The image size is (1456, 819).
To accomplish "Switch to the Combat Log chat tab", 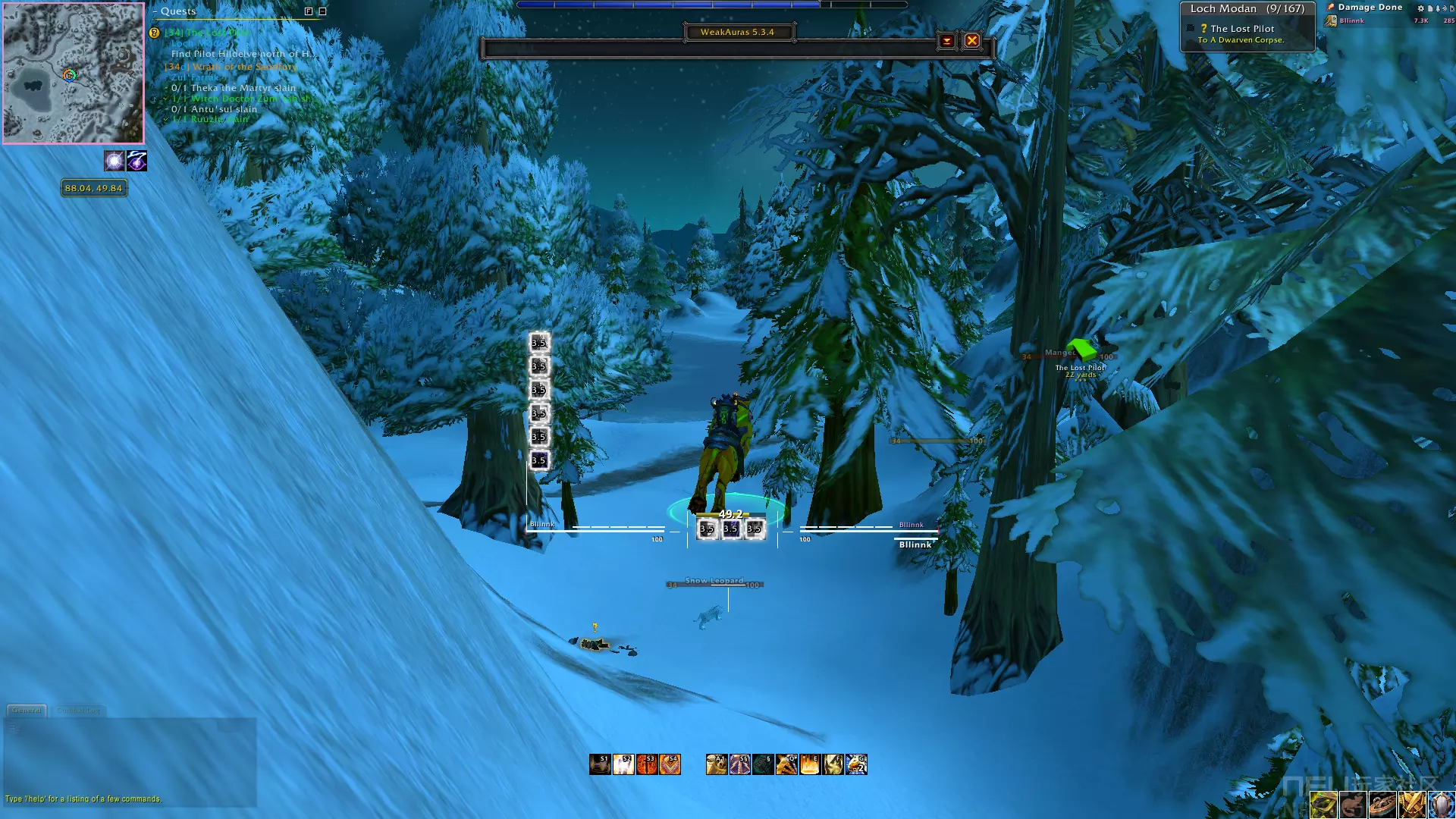I will [x=78, y=711].
